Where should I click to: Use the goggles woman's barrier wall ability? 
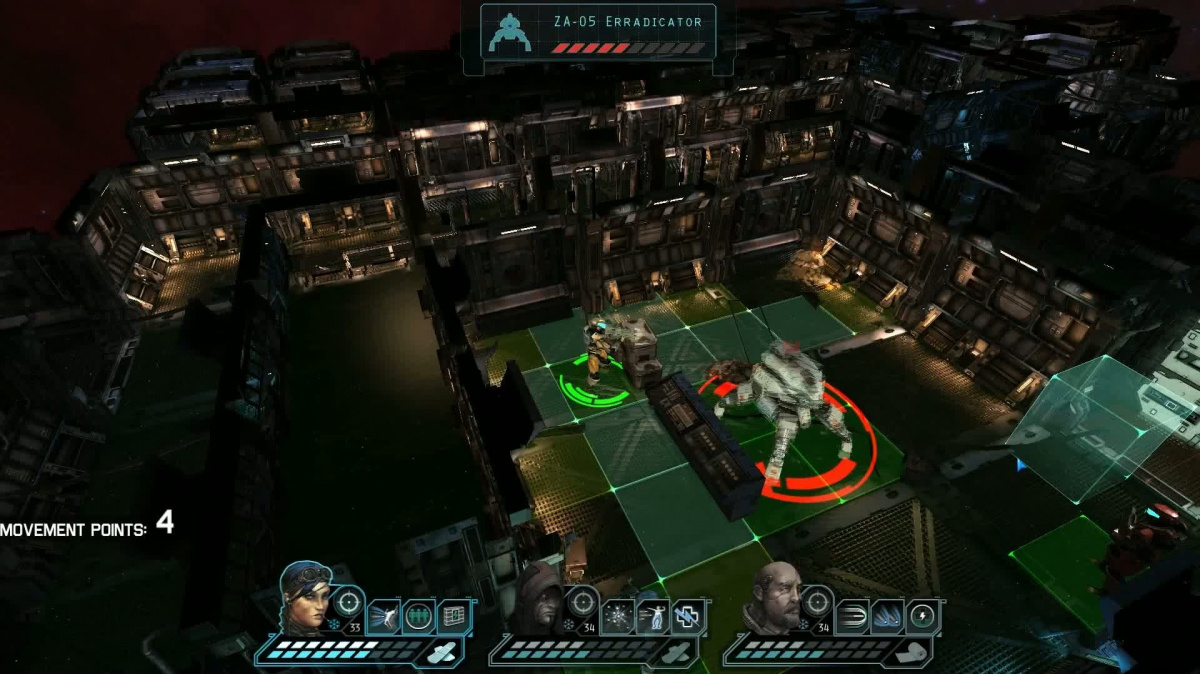[x=453, y=617]
